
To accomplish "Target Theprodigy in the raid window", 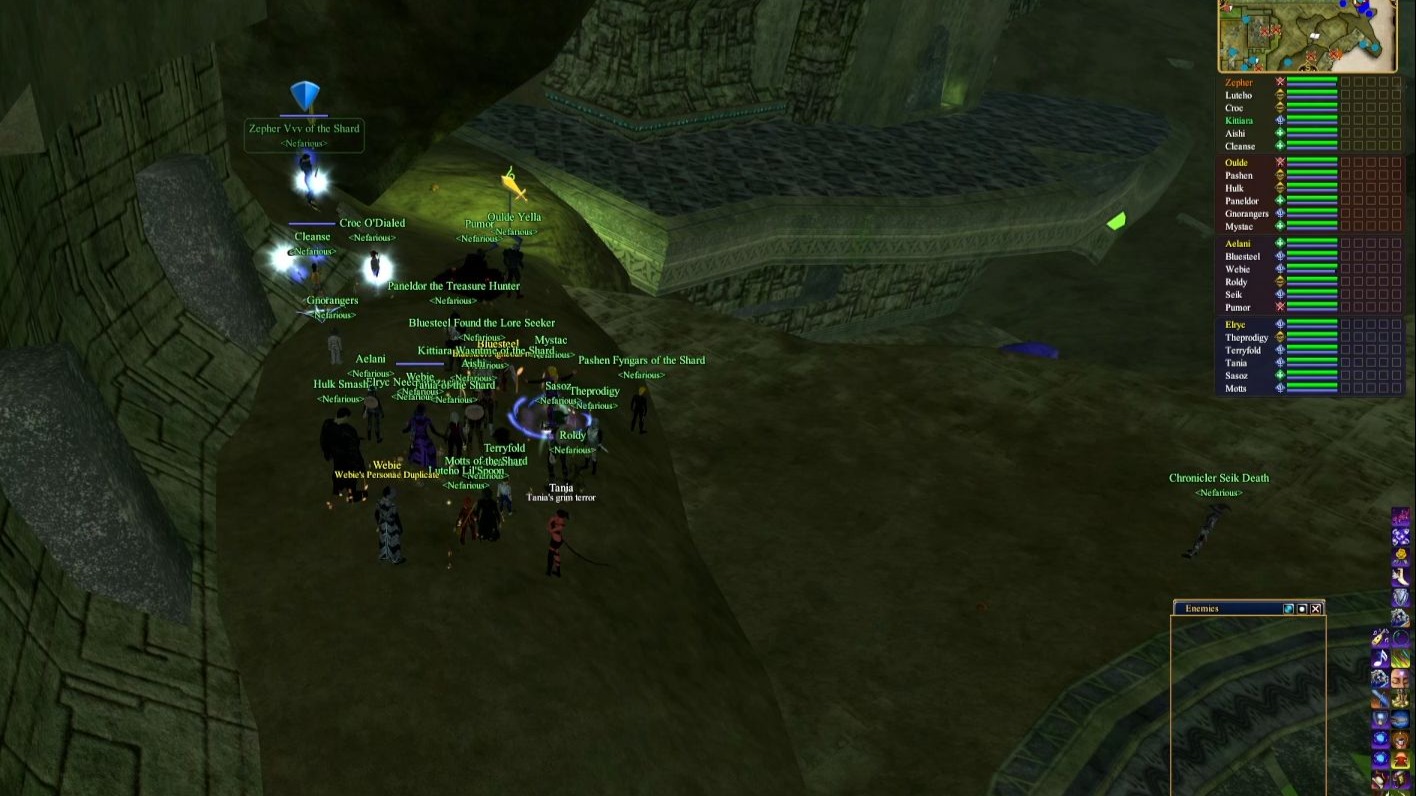I will click(x=1246, y=338).
